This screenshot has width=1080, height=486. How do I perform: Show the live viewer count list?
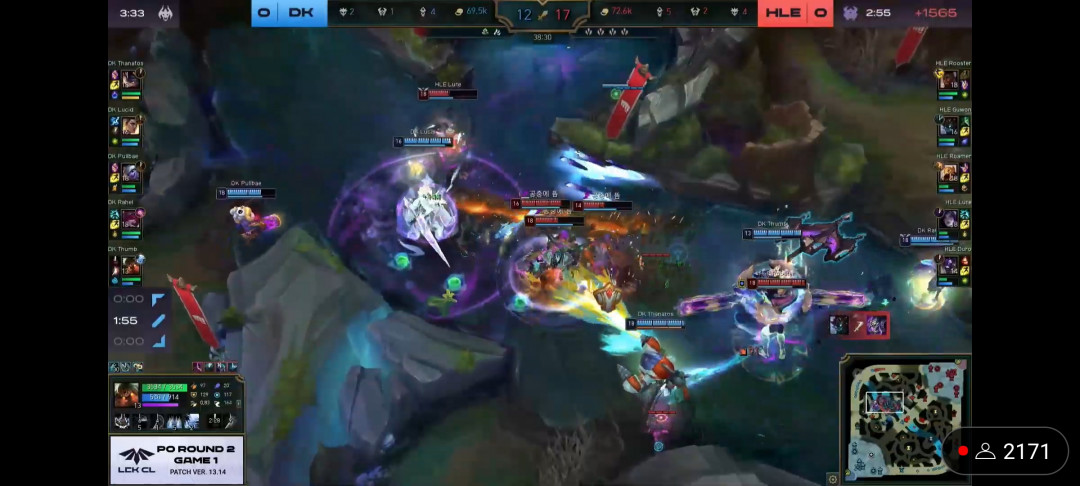(x=1012, y=452)
